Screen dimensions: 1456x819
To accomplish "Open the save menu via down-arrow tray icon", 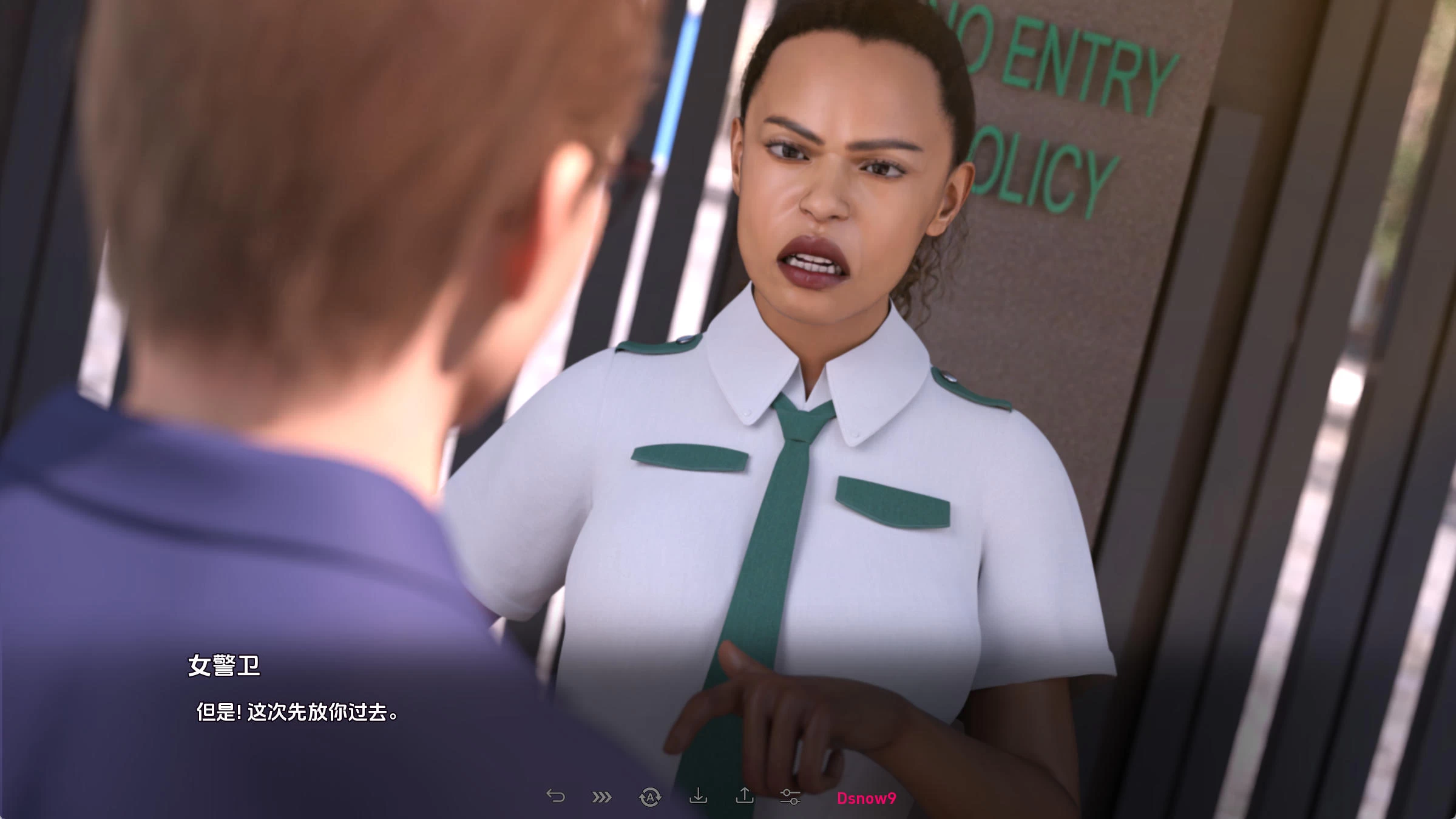I will [698, 796].
